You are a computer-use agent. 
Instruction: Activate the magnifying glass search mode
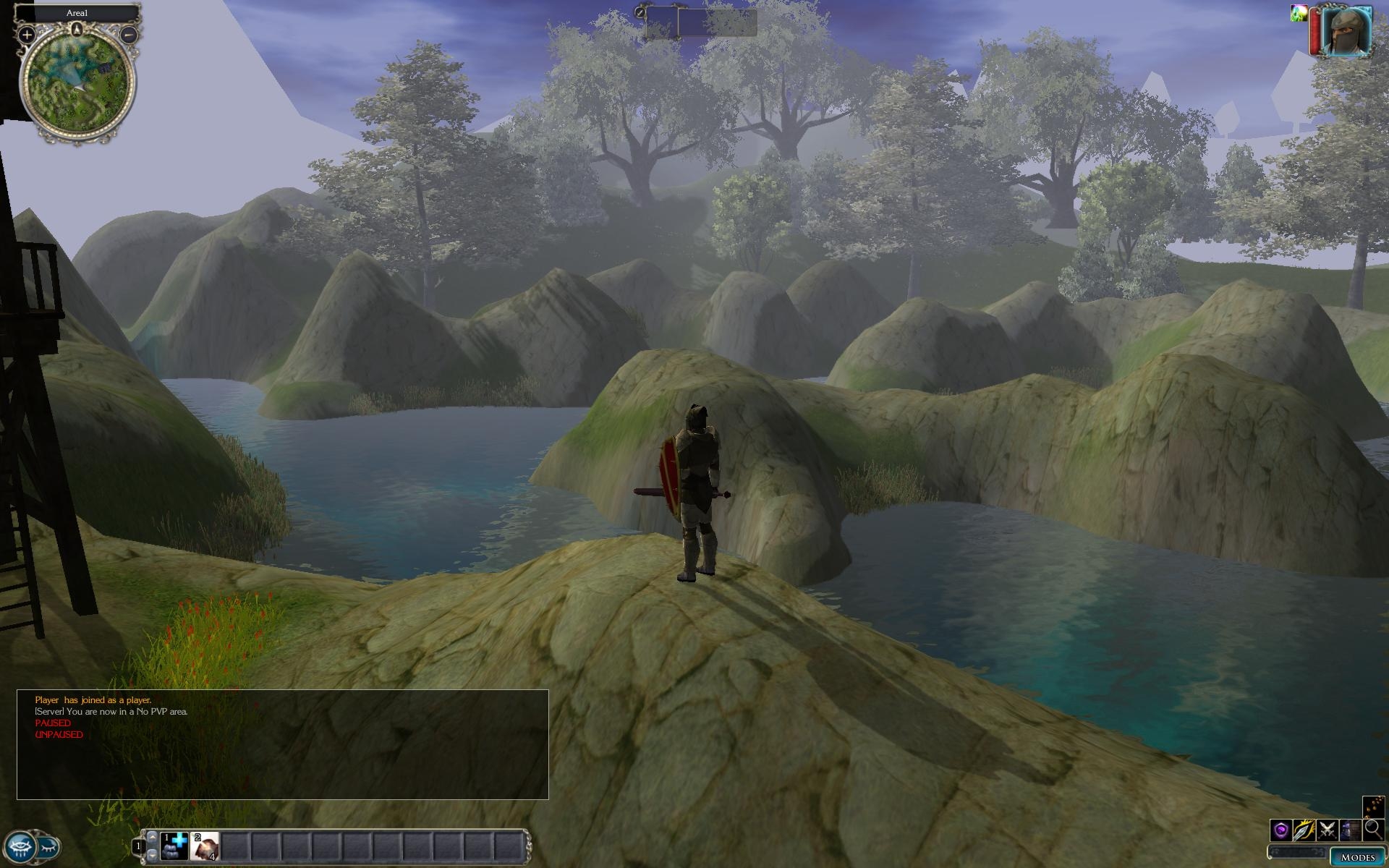(1373, 830)
